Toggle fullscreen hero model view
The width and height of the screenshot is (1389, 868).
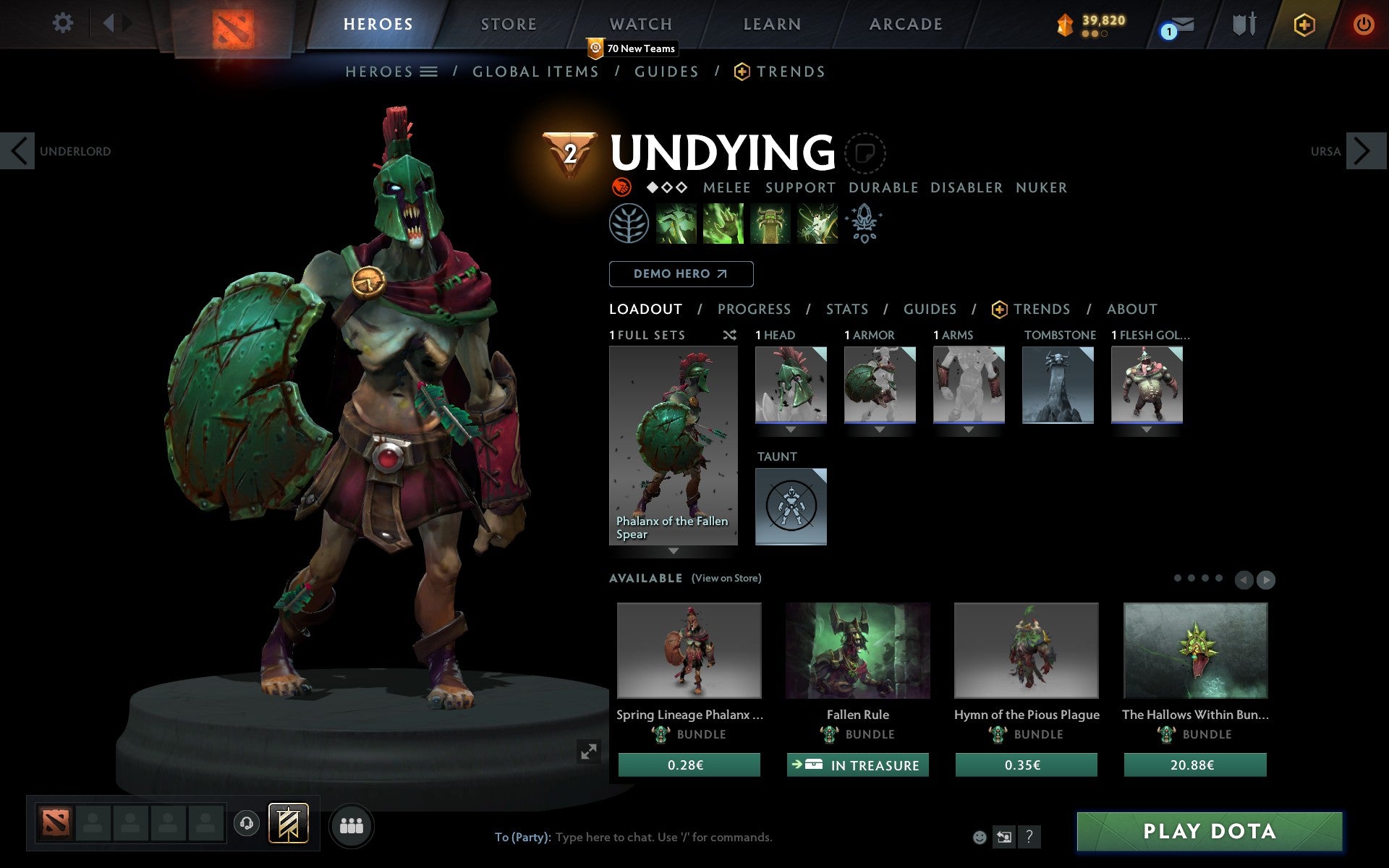588,752
